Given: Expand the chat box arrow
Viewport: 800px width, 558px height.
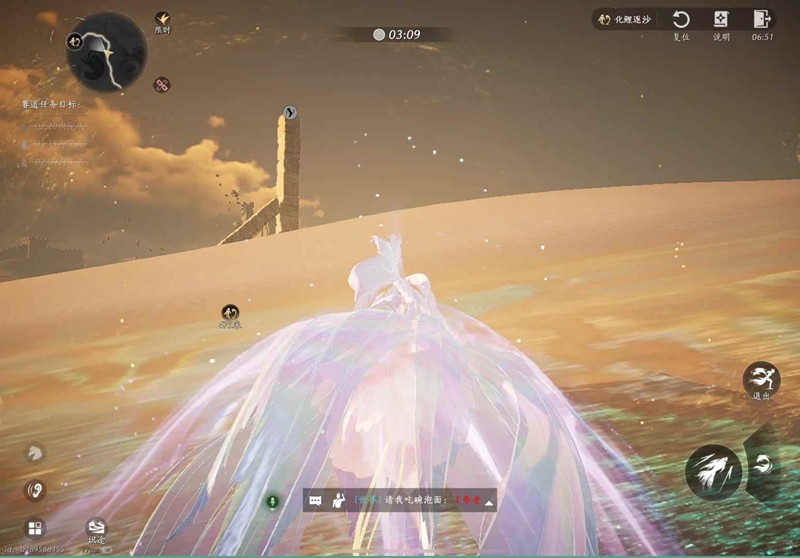Looking at the screenshot, I should pos(489,501).
